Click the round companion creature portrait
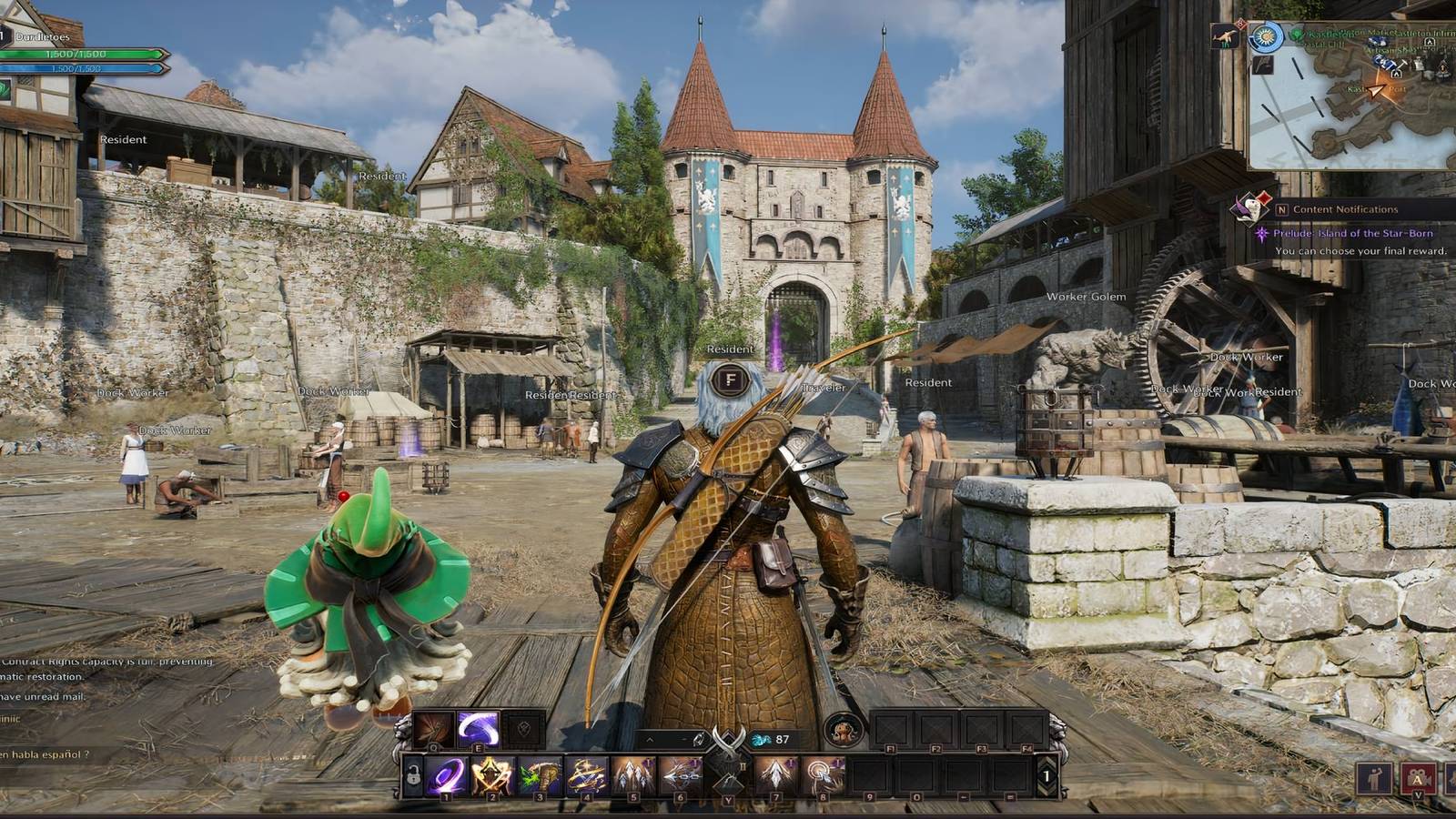The height and width of the screenshot is (819, 1456). point(844,729)
